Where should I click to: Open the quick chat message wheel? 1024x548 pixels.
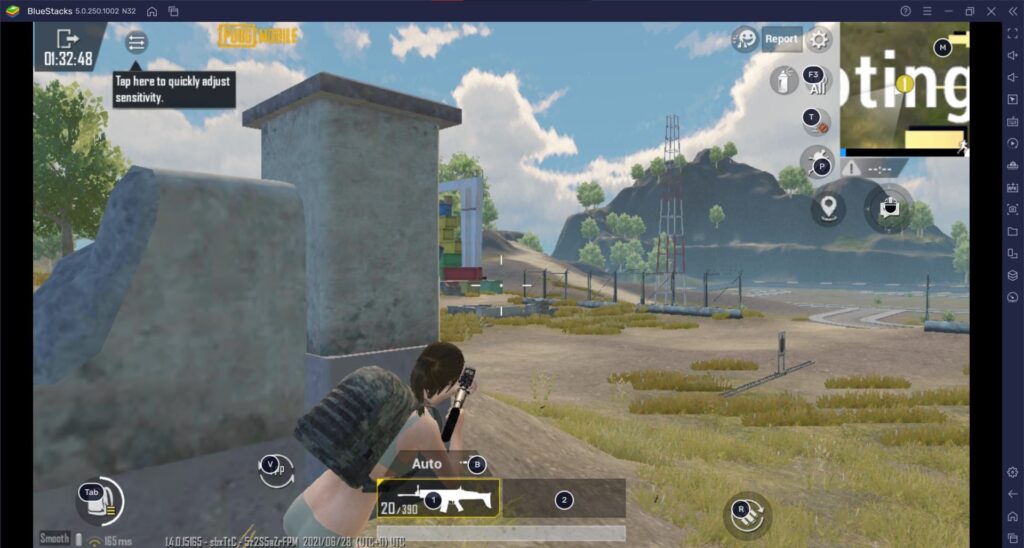[888, 208]
